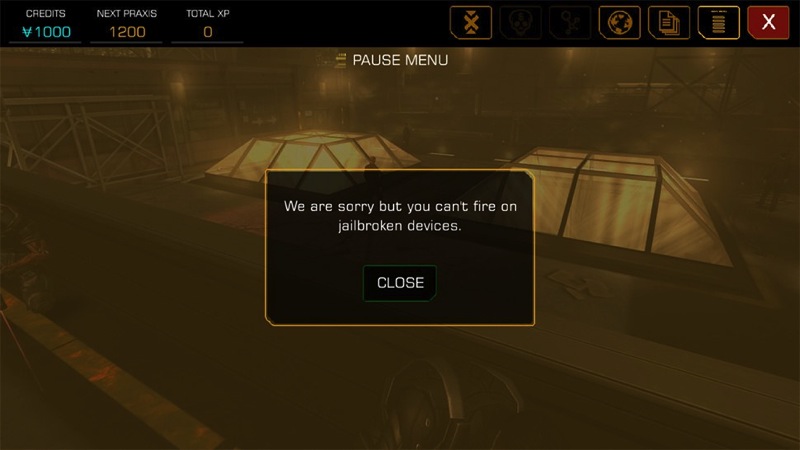Exit the pause menu with red X
Image resolution: width=800 pixels, height=450 pixels.
tap(768, 22)
